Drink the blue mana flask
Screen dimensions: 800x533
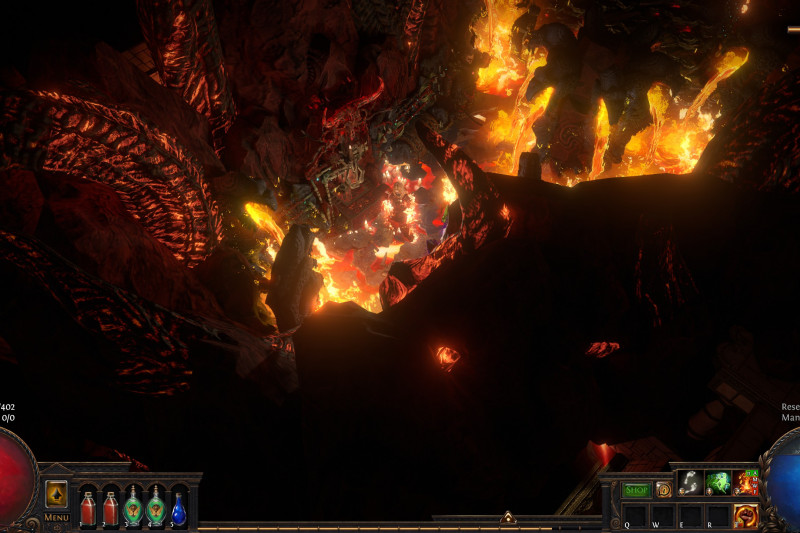[x=178, y=507]
